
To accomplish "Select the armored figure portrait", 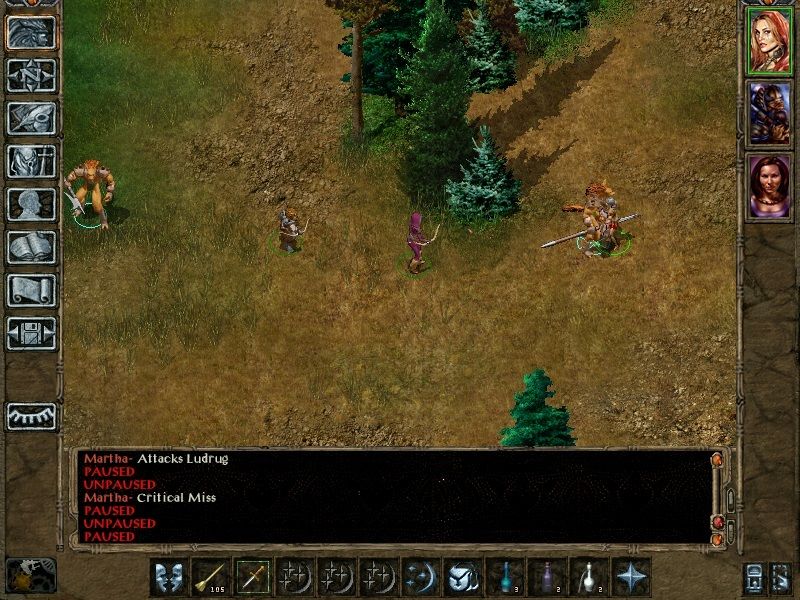I will pyautogui.click(x=770, y=113).
